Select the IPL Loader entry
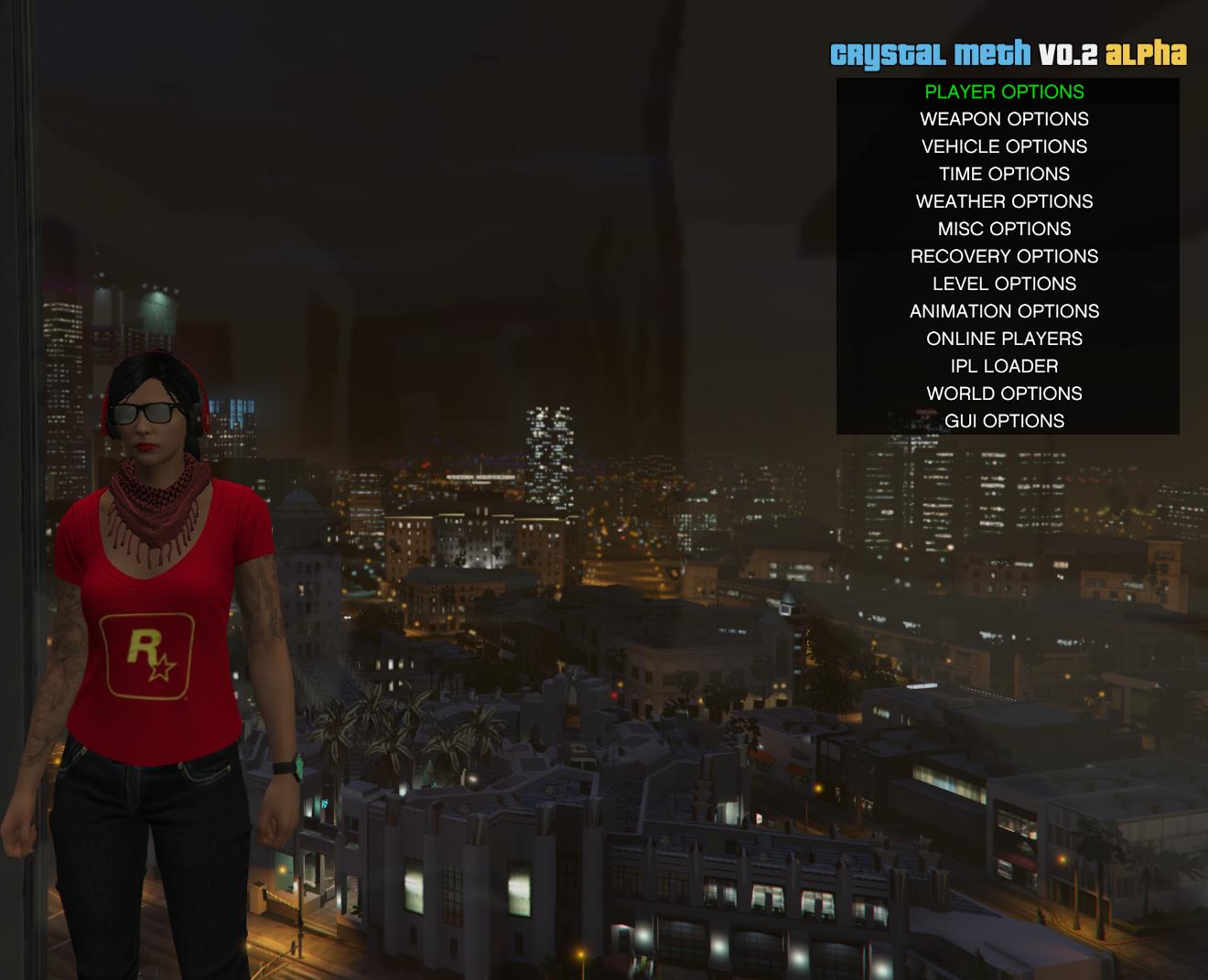The image size is (1208, 980). [1004, 366]
